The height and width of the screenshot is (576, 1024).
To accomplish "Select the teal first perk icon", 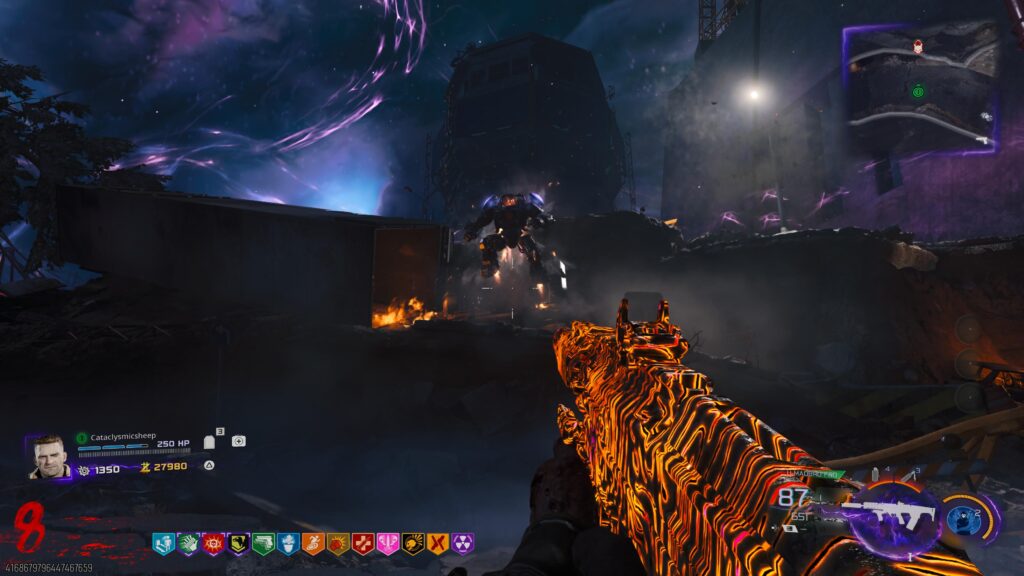I will pos(163,544).
